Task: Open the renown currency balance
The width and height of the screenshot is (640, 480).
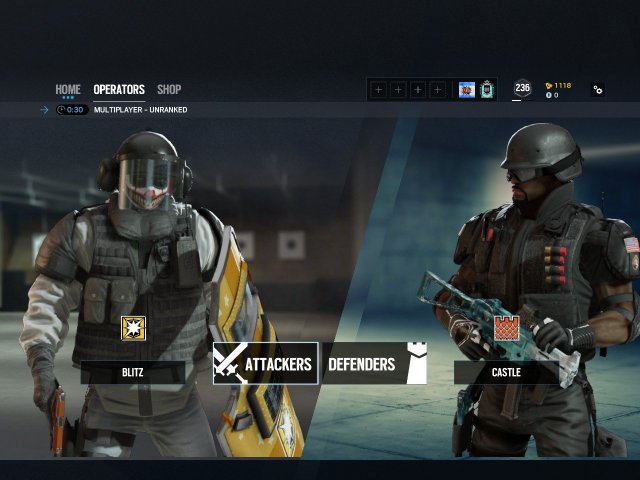Action: tap(558, 85)
